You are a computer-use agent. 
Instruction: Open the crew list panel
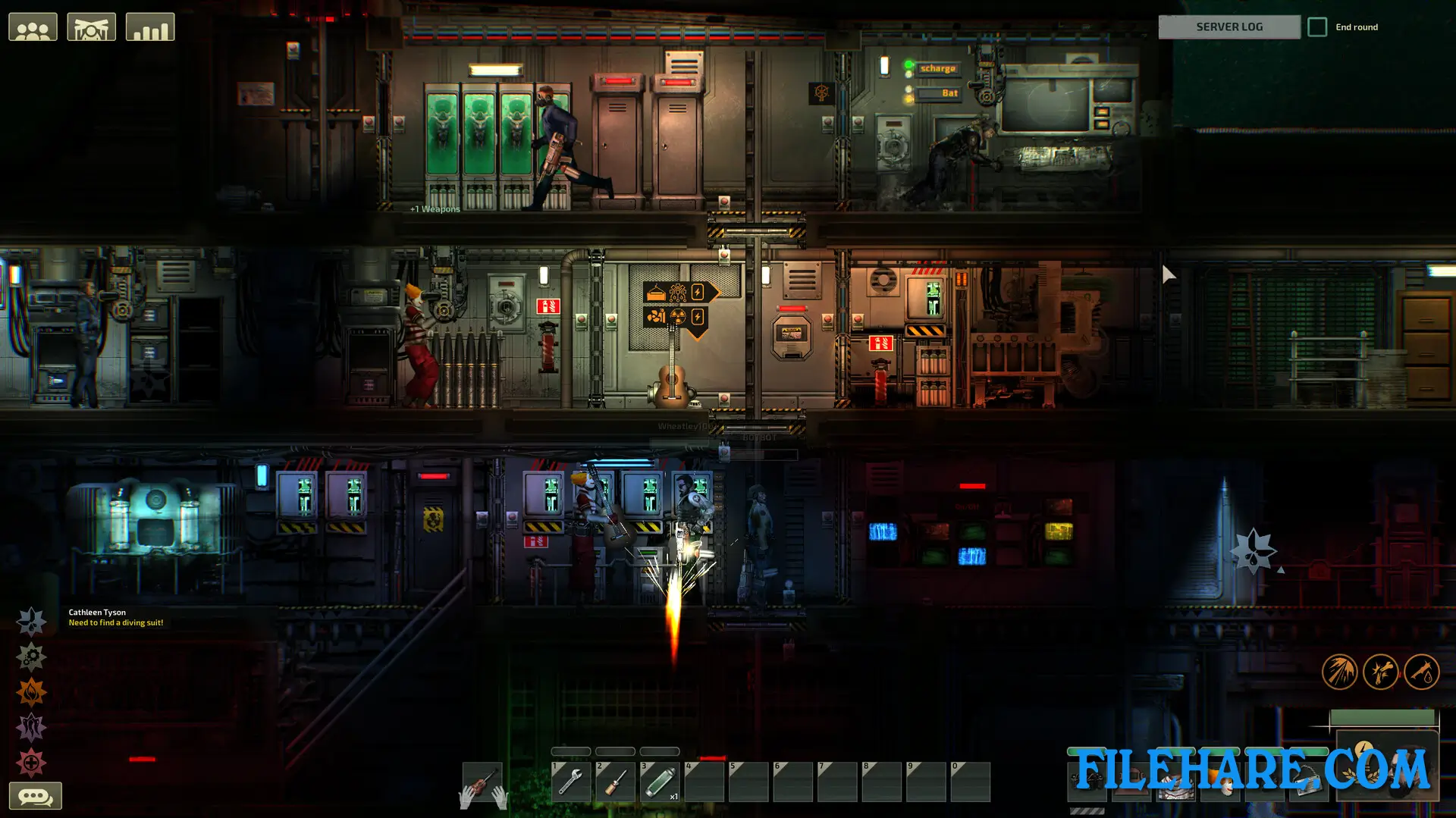pyautogui.click(x=33, y=27)
